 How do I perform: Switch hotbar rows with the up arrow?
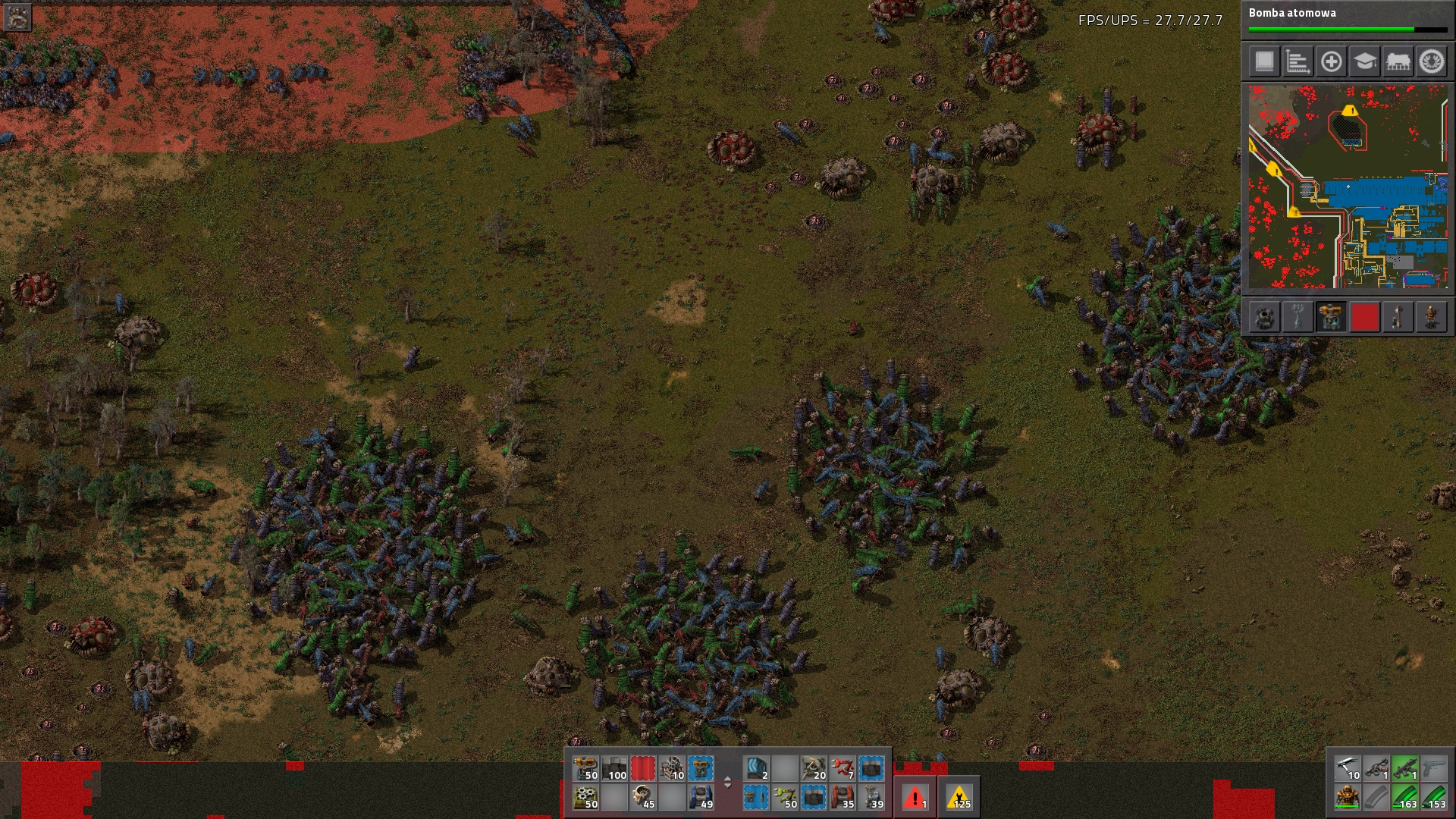point(727,778)
